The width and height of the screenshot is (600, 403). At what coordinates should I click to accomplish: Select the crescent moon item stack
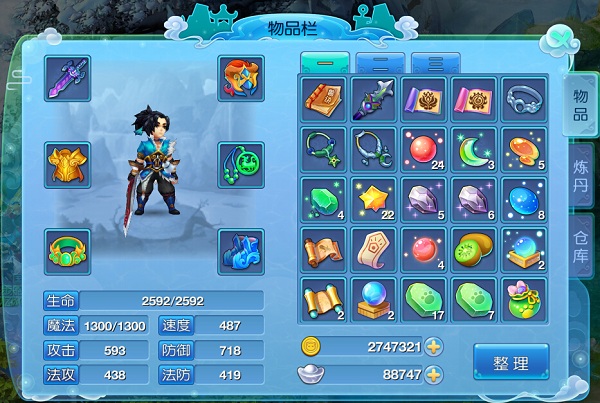(474, 148)
